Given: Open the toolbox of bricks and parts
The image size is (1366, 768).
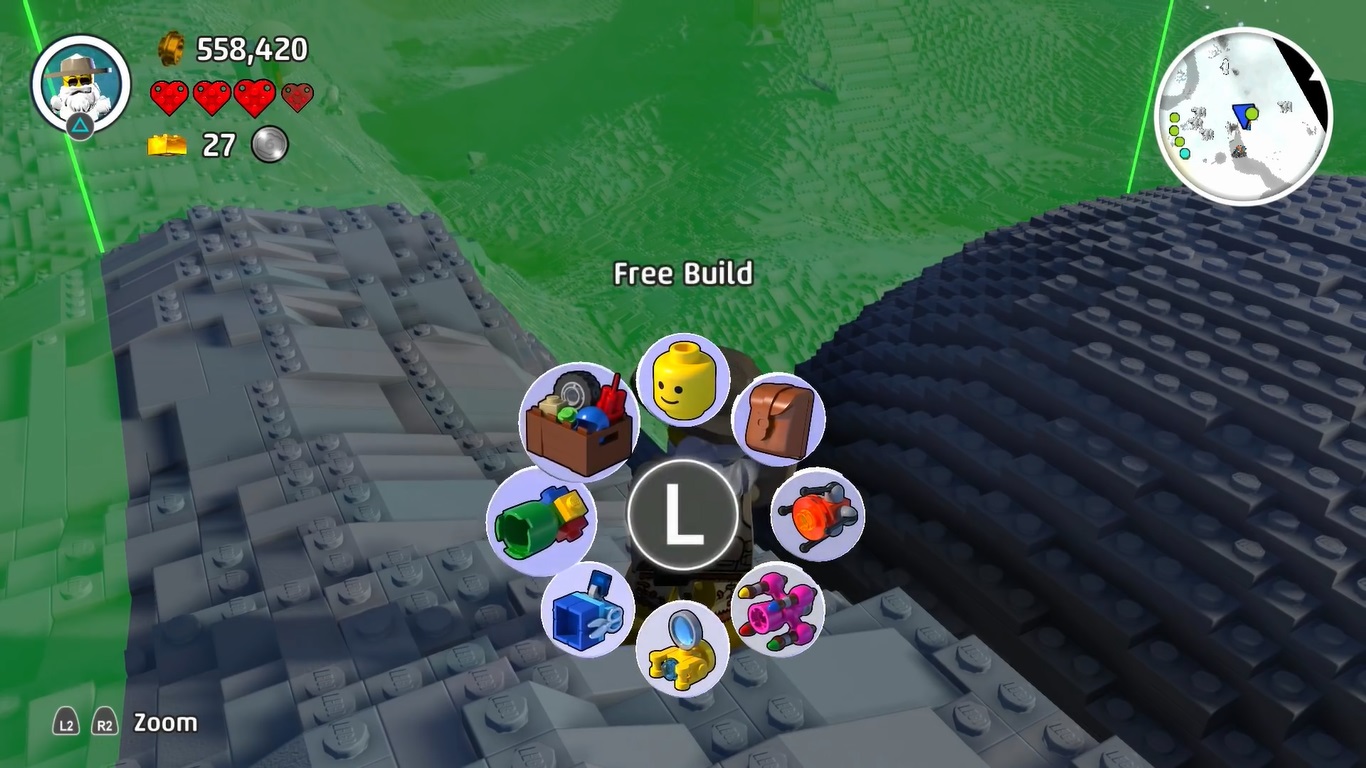Looking at the screenshot, I should (x=577, y=420).
